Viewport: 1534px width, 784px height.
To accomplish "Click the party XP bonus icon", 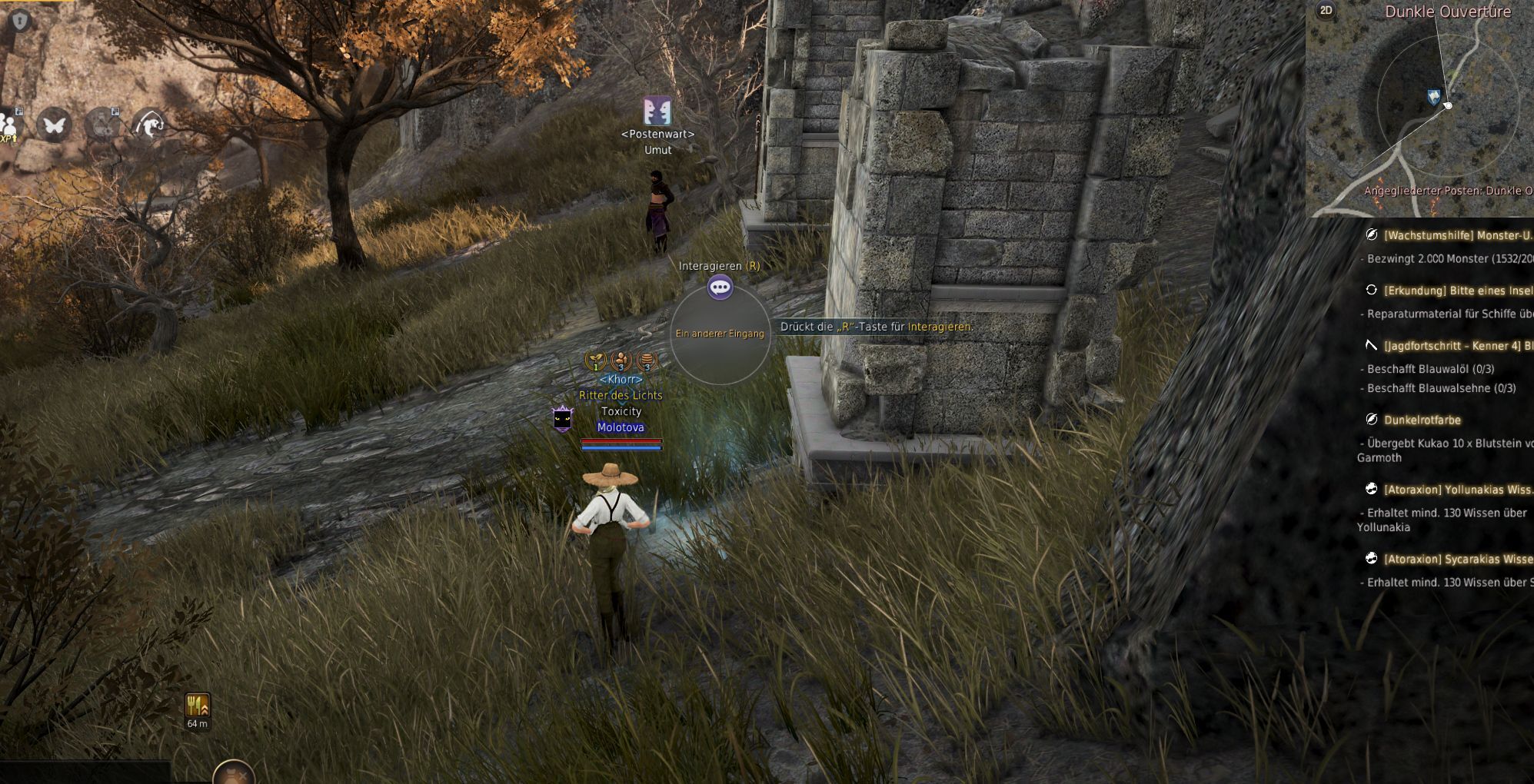I will tap(9, 125).
